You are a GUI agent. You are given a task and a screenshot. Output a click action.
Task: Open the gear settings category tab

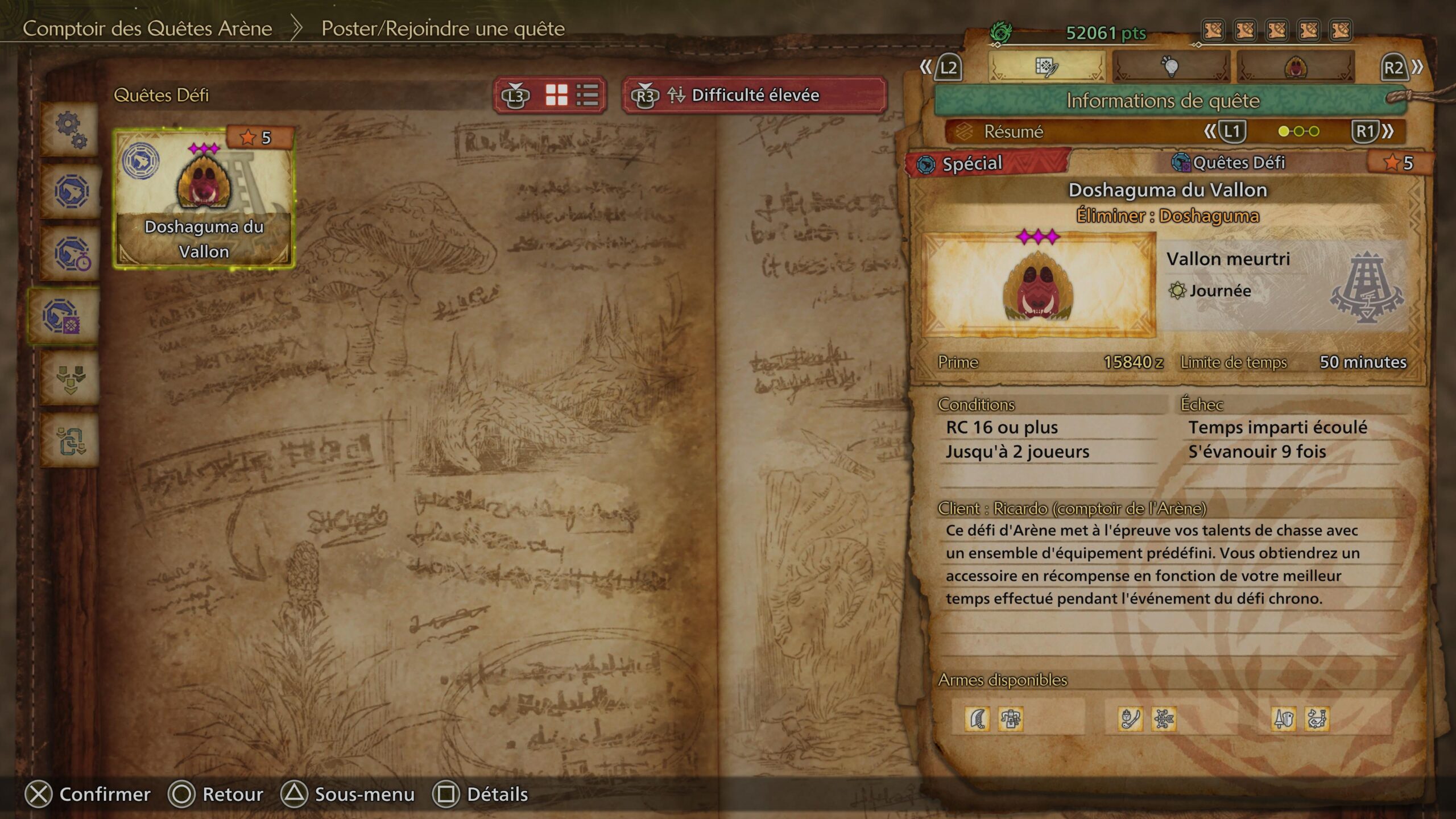pos(71,130)
